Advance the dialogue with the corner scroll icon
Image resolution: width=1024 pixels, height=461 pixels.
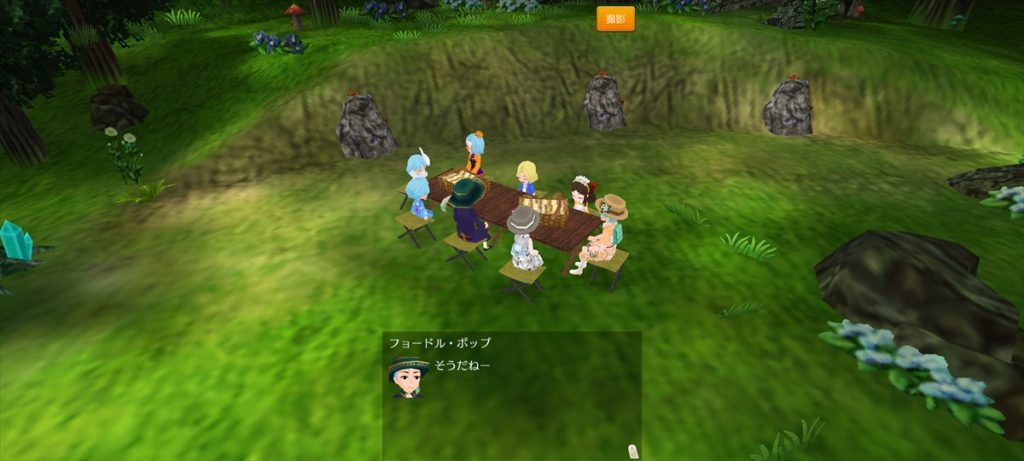tap(631, 450)
